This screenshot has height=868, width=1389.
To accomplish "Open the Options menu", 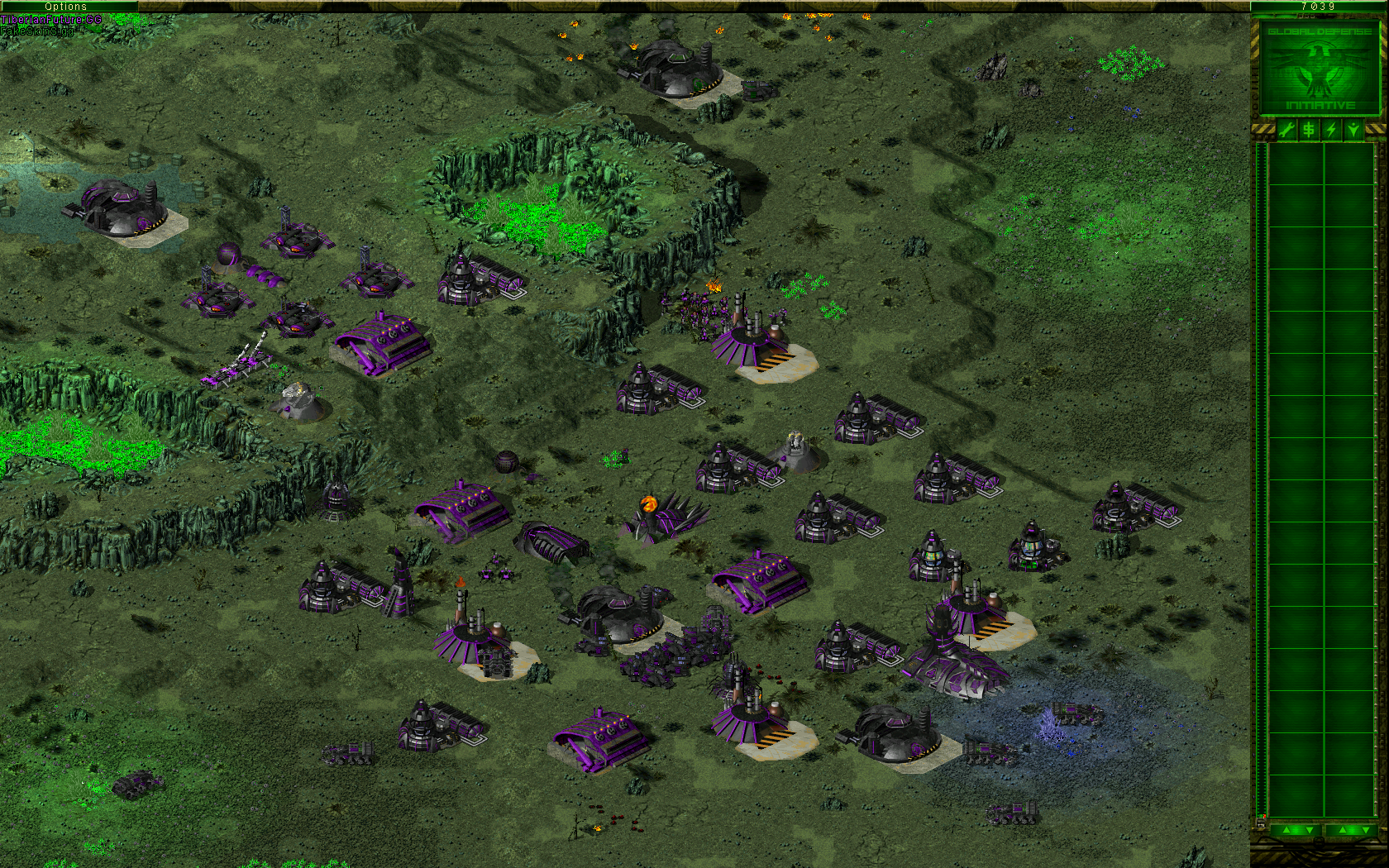I will pyautogui.click(x=66, y=7).
